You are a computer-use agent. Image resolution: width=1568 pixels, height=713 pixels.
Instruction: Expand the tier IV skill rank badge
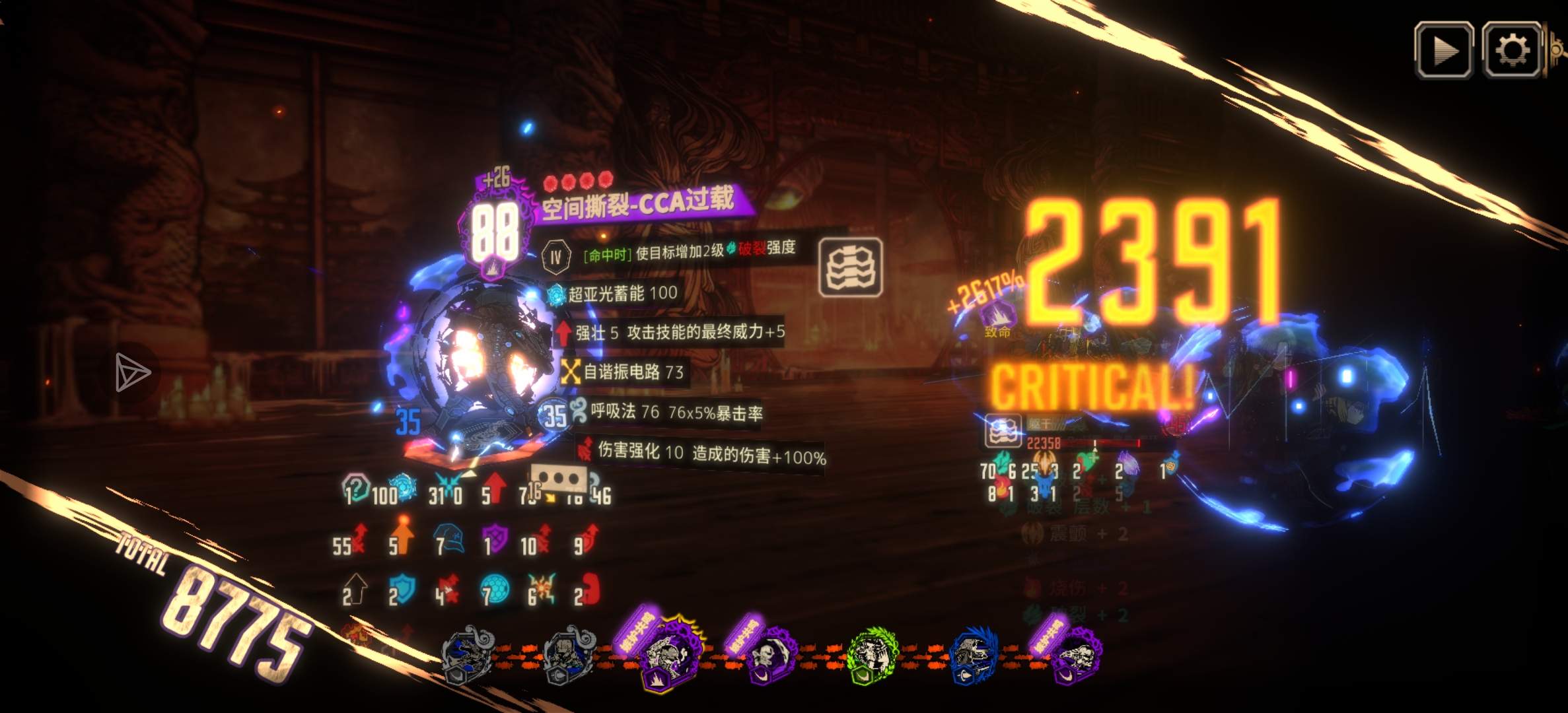pyautogui.click(x=557, y=255)
